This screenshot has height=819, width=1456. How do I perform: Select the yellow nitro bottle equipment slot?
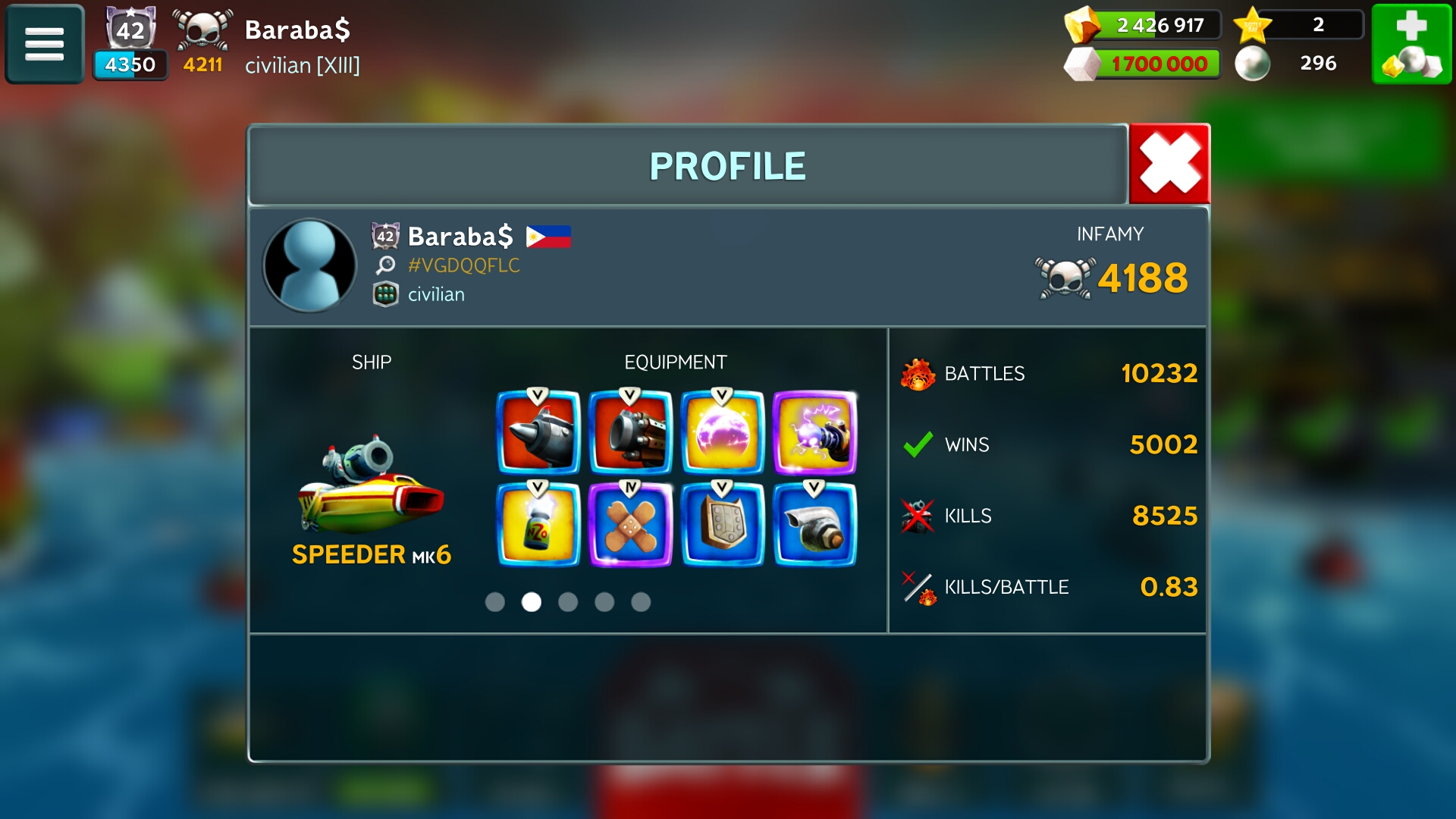pos(538,525)
